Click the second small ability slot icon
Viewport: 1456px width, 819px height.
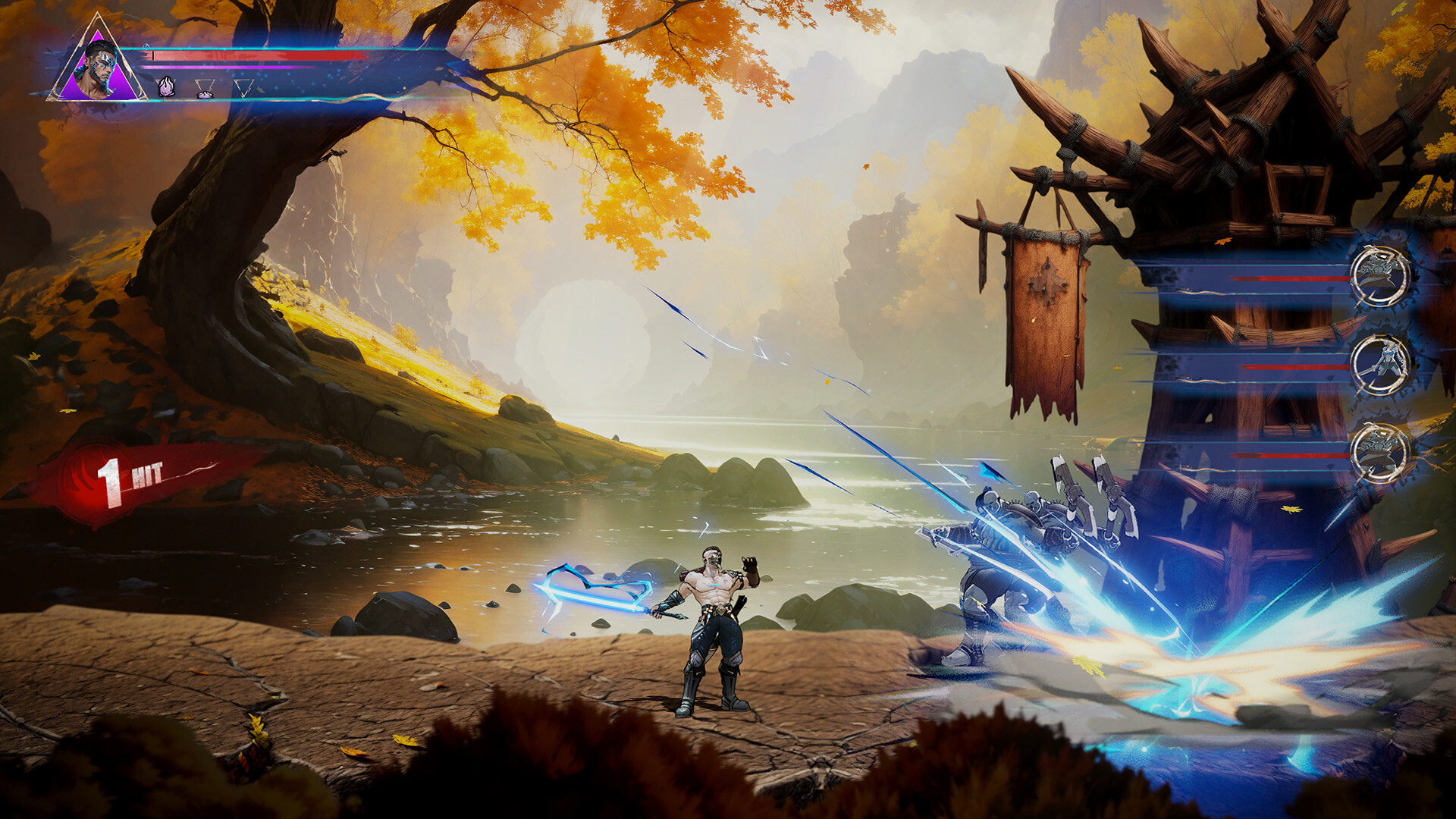click(x=205, y=91)
